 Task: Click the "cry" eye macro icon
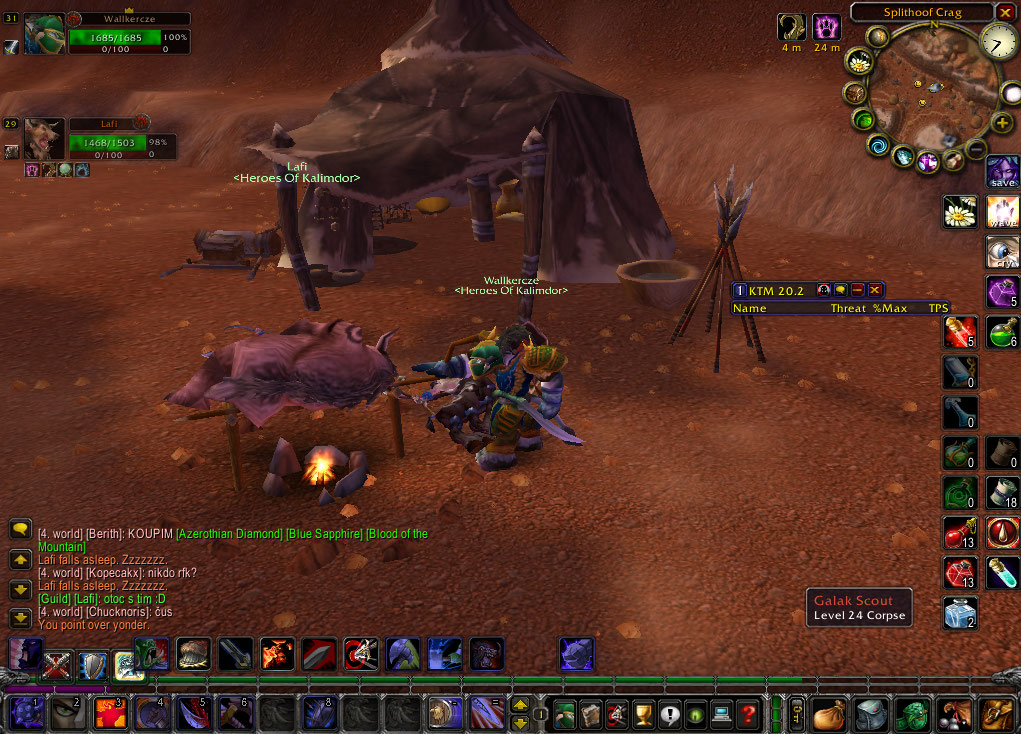[x=1003, y=252]
